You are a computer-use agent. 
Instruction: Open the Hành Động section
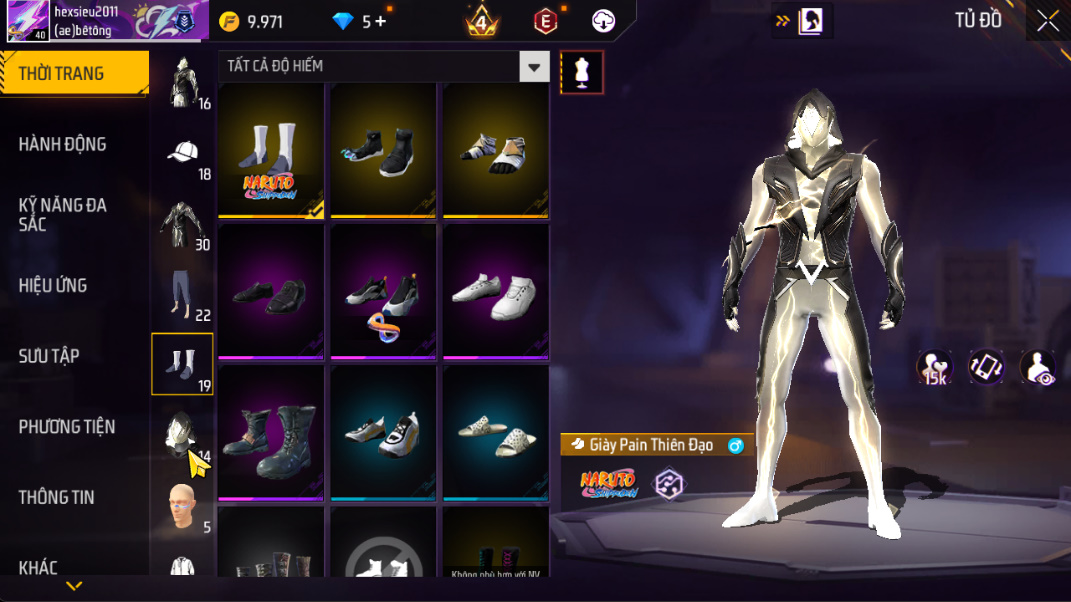tap(62, 144)
